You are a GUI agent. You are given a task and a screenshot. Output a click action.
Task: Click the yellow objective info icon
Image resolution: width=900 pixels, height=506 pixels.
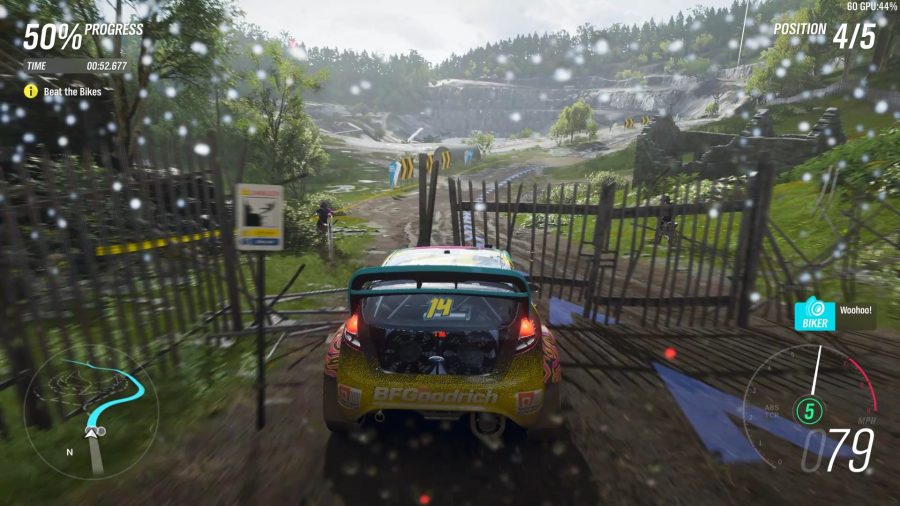pyautogui.click(x=31, y=91)
